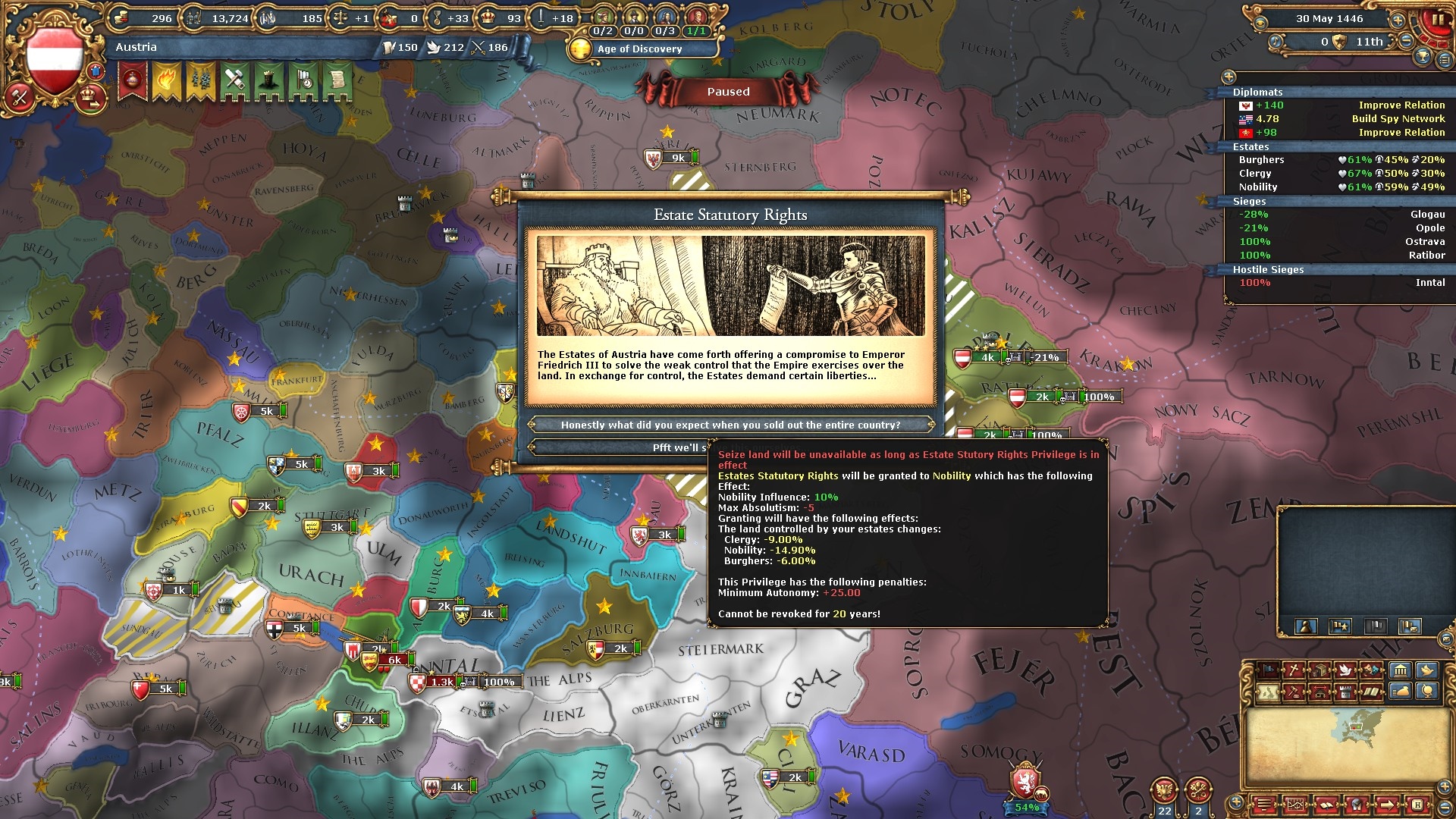1456x819 pixels.
Task: Click the trophy achievements icon
Action: pos(1423,57)
